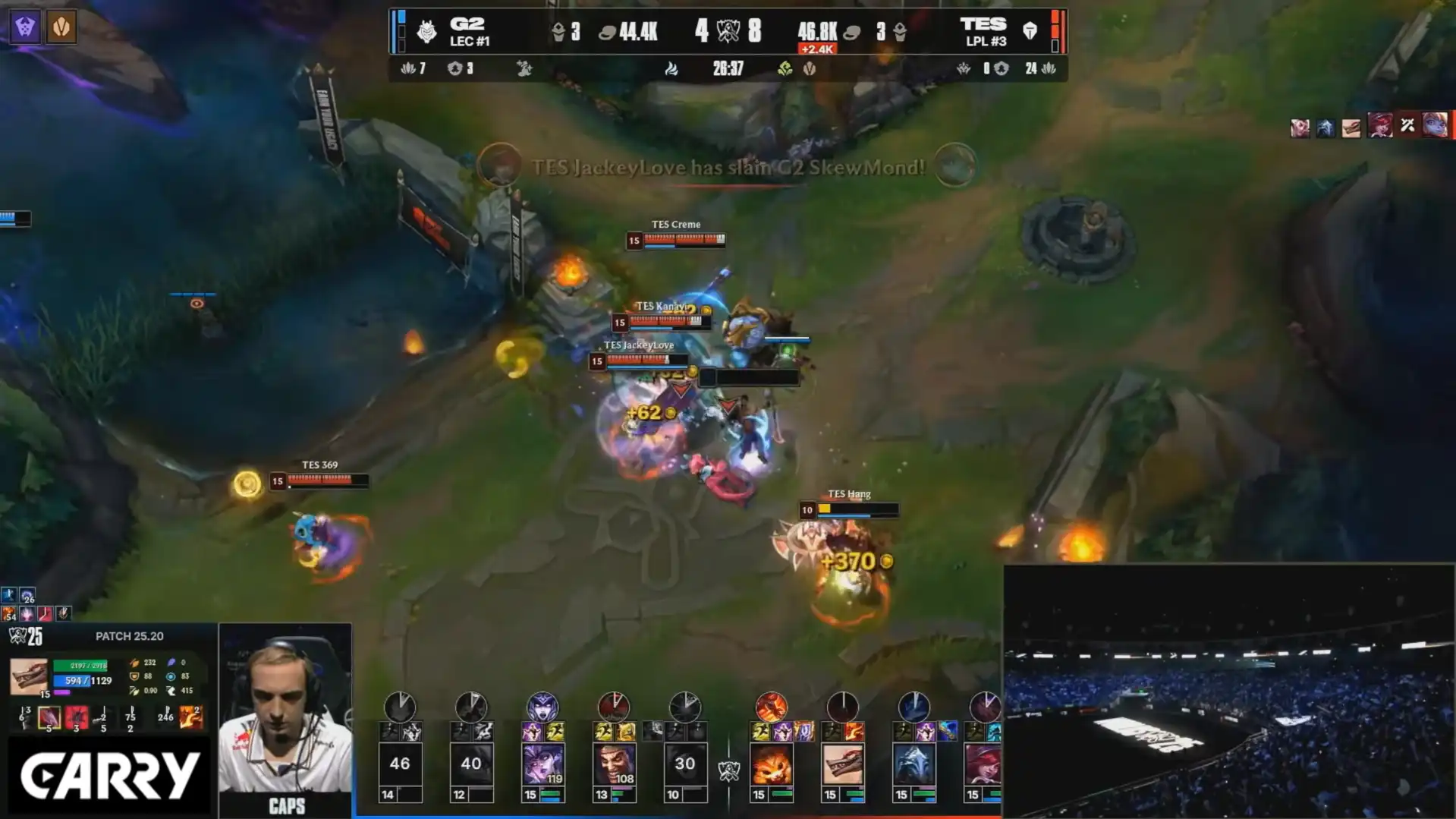Select the purple-haired champion portrait with 119
The width and height of the screenshot is (1456, 819).
pos(543,765)
